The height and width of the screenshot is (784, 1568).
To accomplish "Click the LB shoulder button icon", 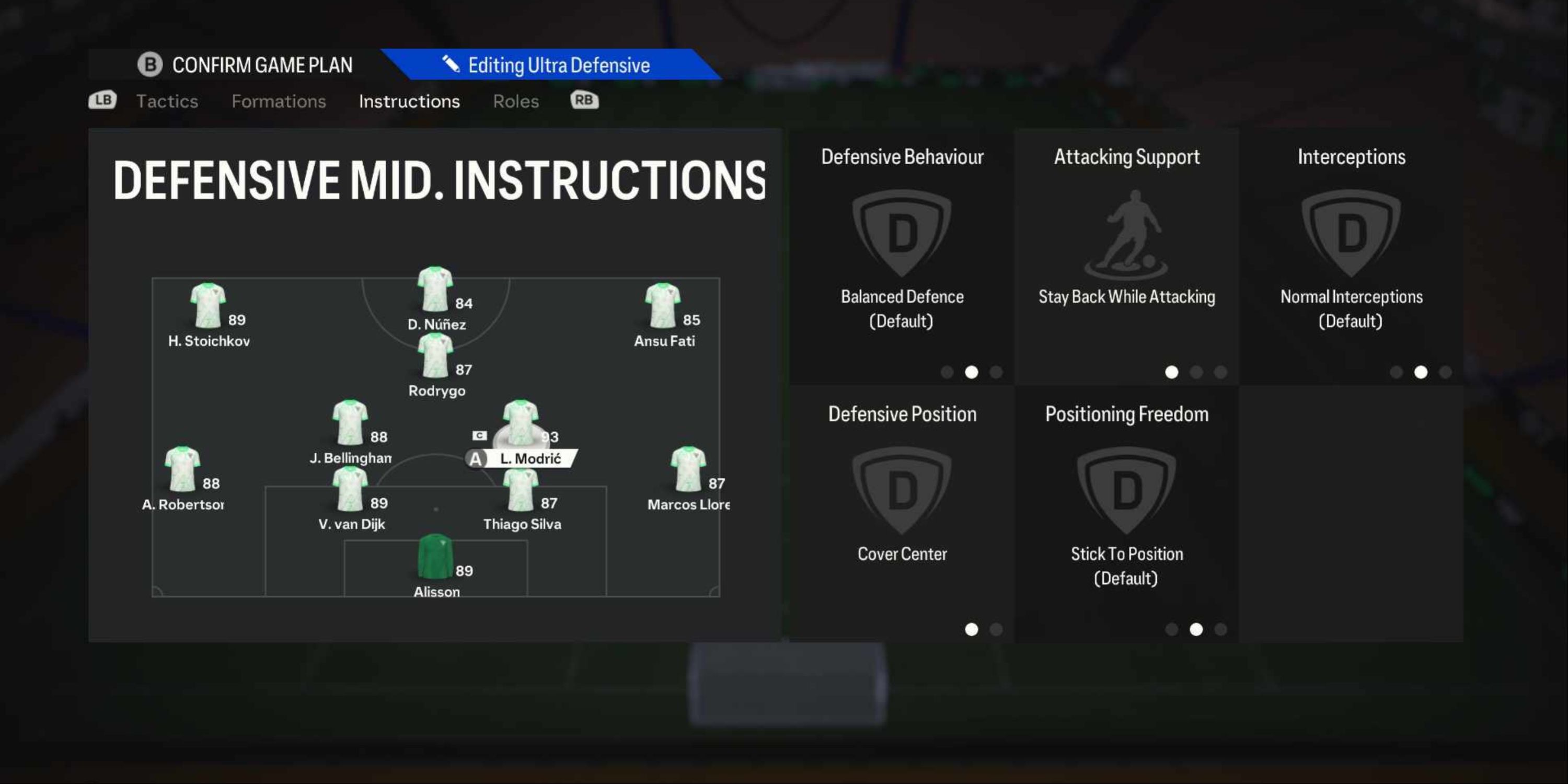I will (102, 100).
